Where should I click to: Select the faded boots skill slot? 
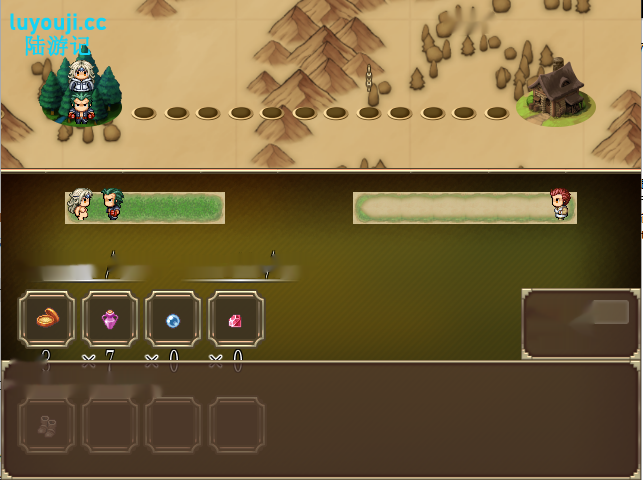[x=47, y=425]
